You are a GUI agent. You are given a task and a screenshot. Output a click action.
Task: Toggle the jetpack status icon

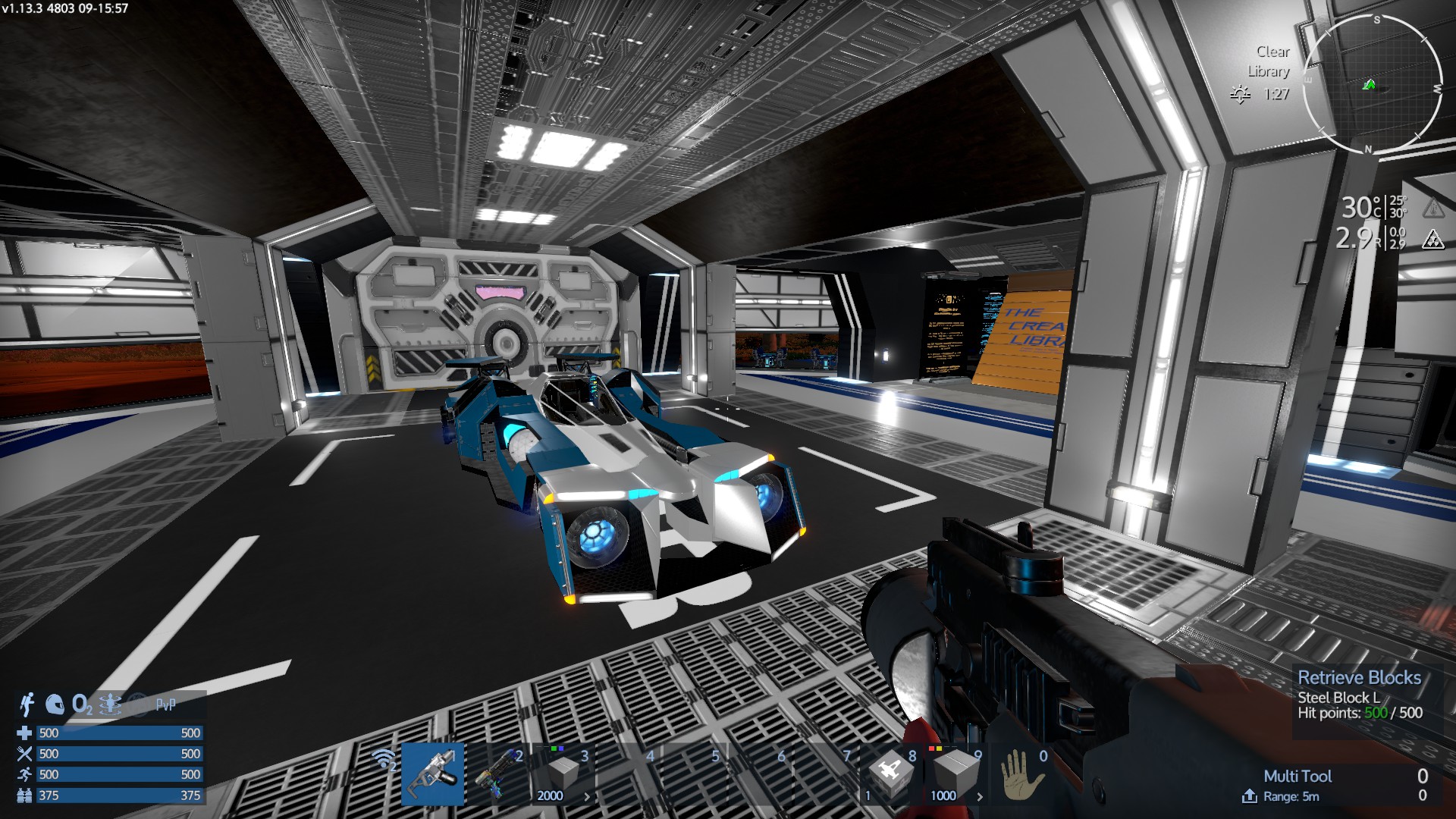[27, 704]
